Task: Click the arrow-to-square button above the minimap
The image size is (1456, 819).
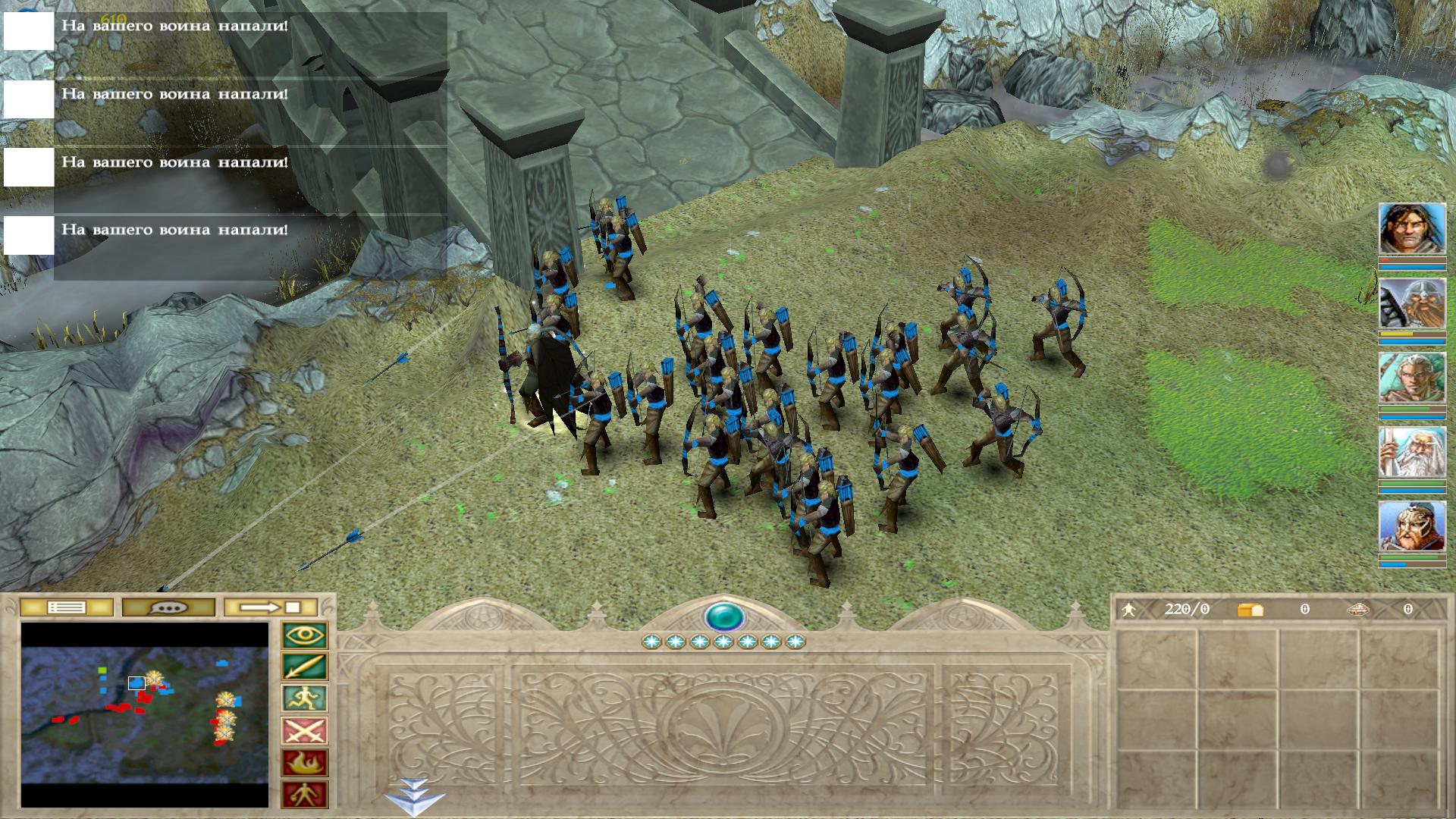Action: (x=271, y=607)
